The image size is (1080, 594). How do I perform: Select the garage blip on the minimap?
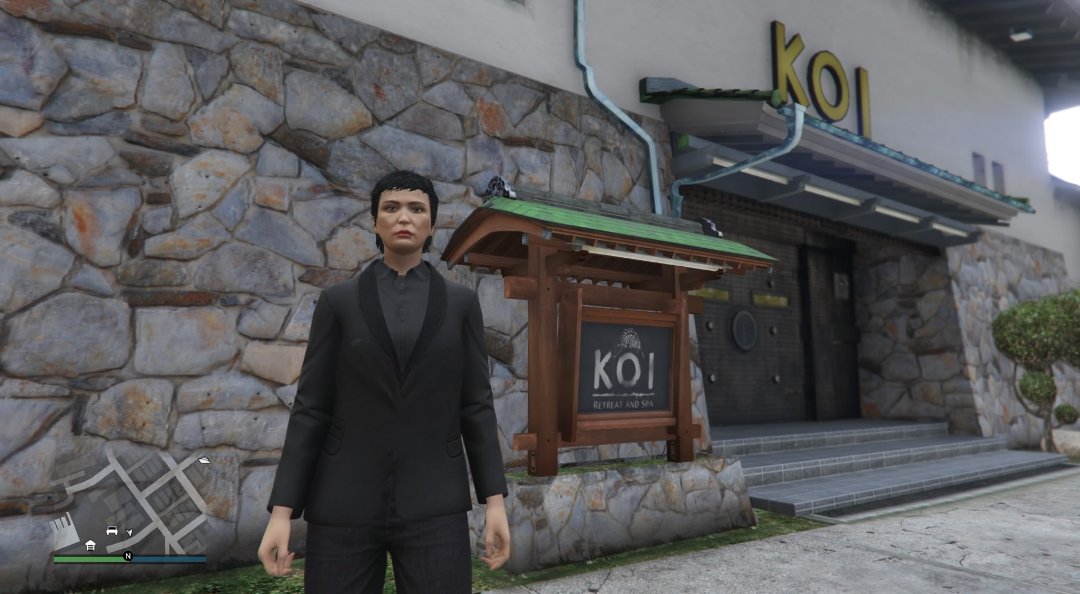point(91,545)
